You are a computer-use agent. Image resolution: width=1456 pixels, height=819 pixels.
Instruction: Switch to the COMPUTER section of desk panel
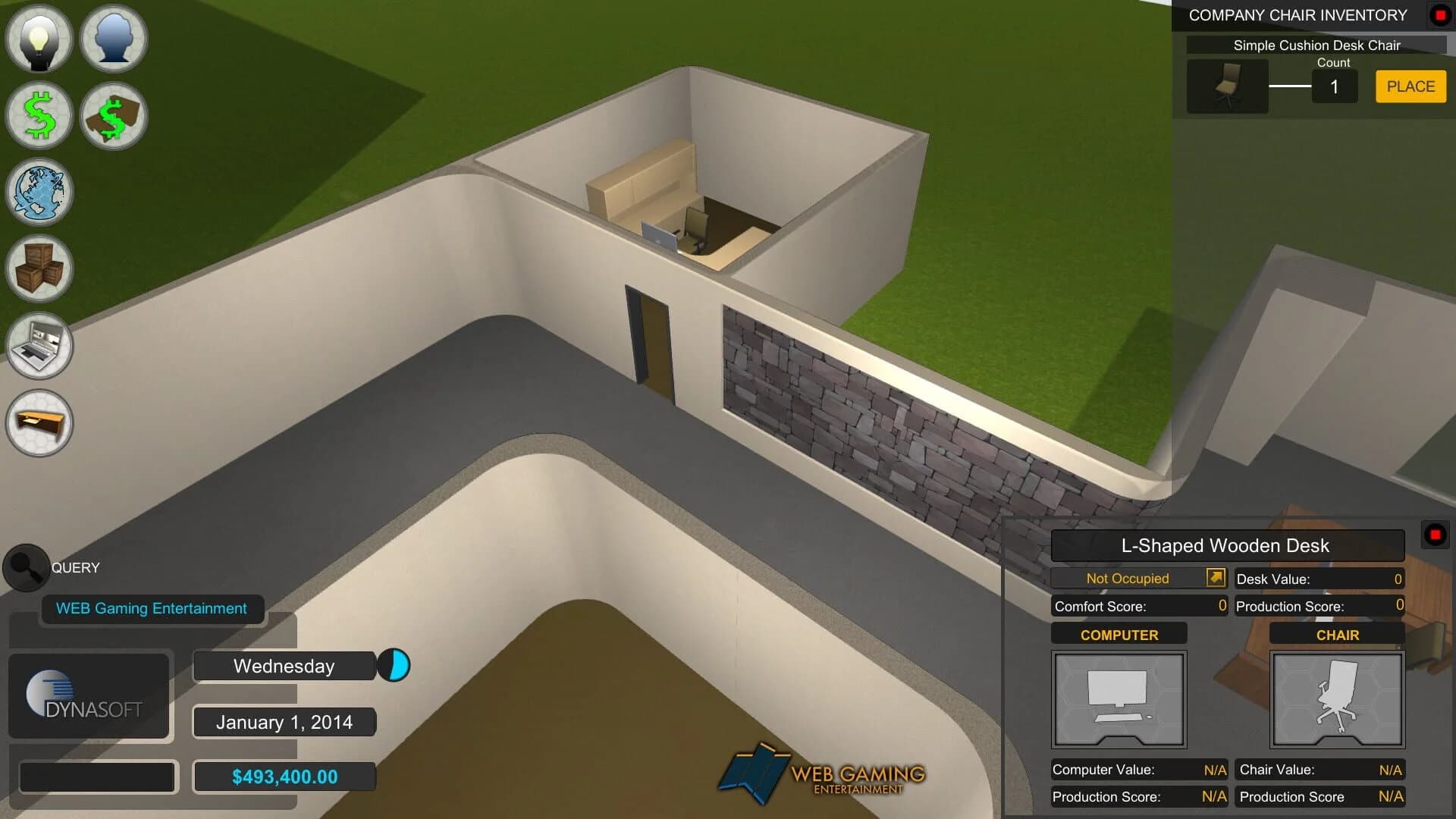click(x=1119, y=634)
